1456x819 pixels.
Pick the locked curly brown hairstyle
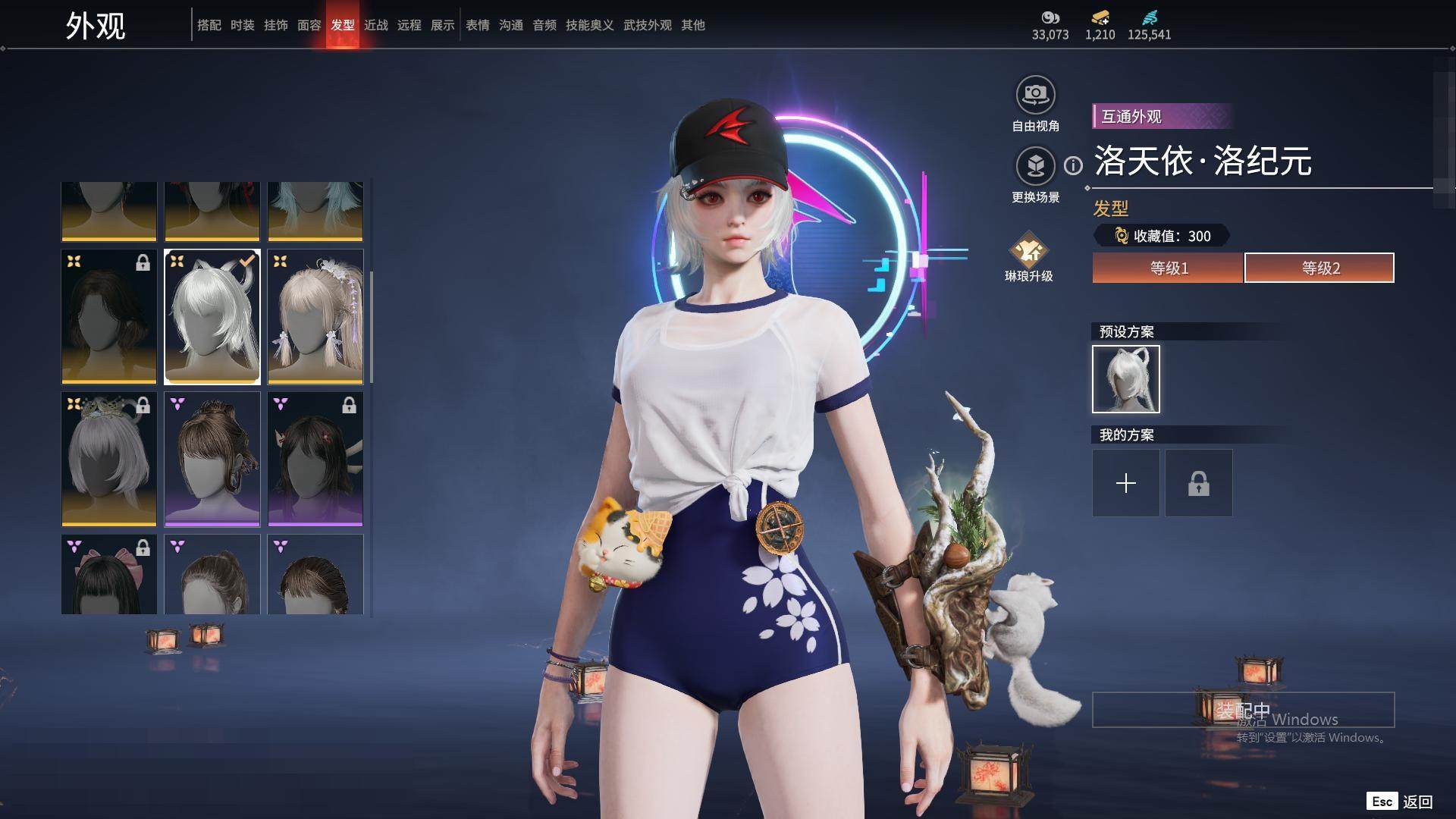pos(109,317)
